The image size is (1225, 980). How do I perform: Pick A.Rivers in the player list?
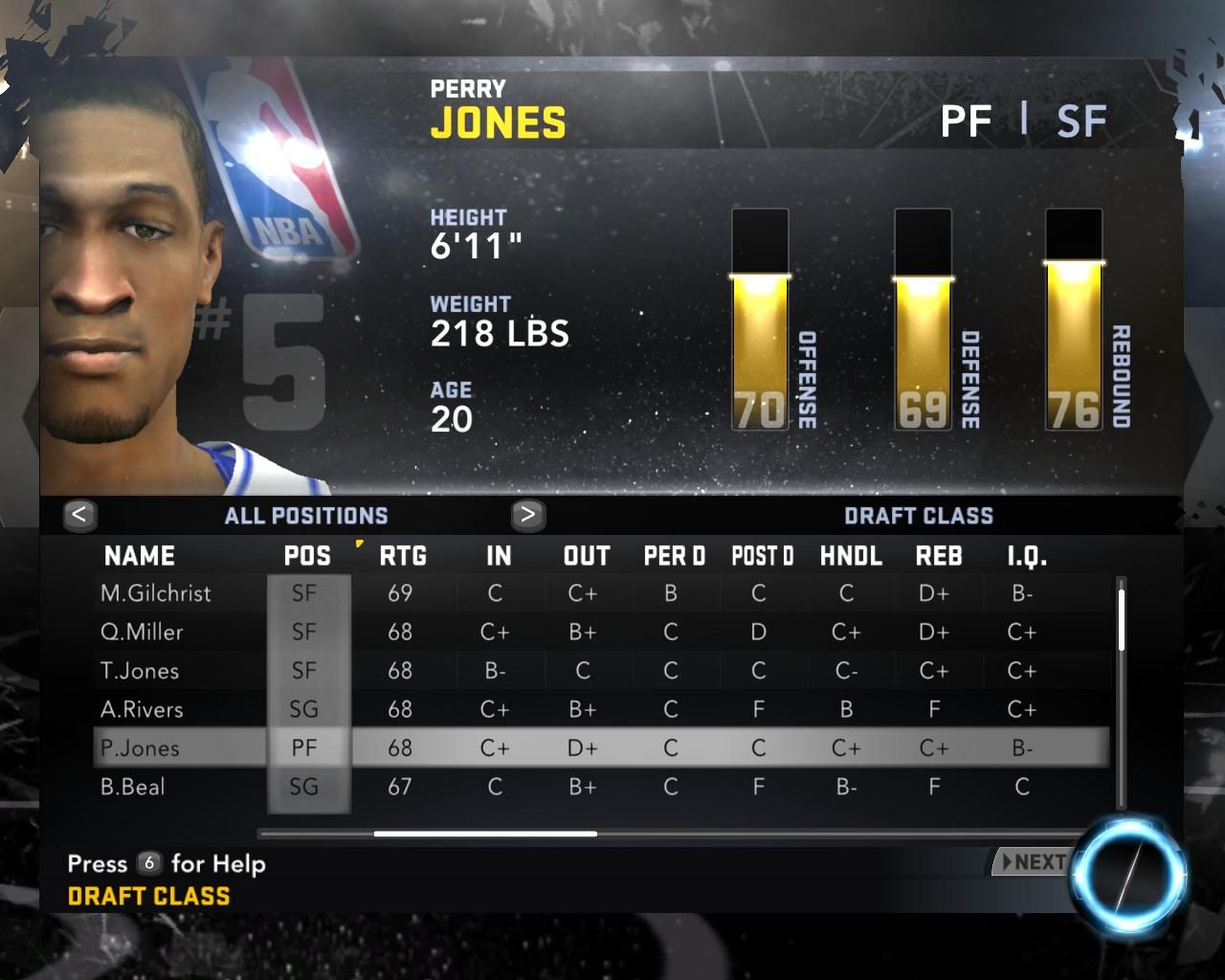(x=142, y=710)
